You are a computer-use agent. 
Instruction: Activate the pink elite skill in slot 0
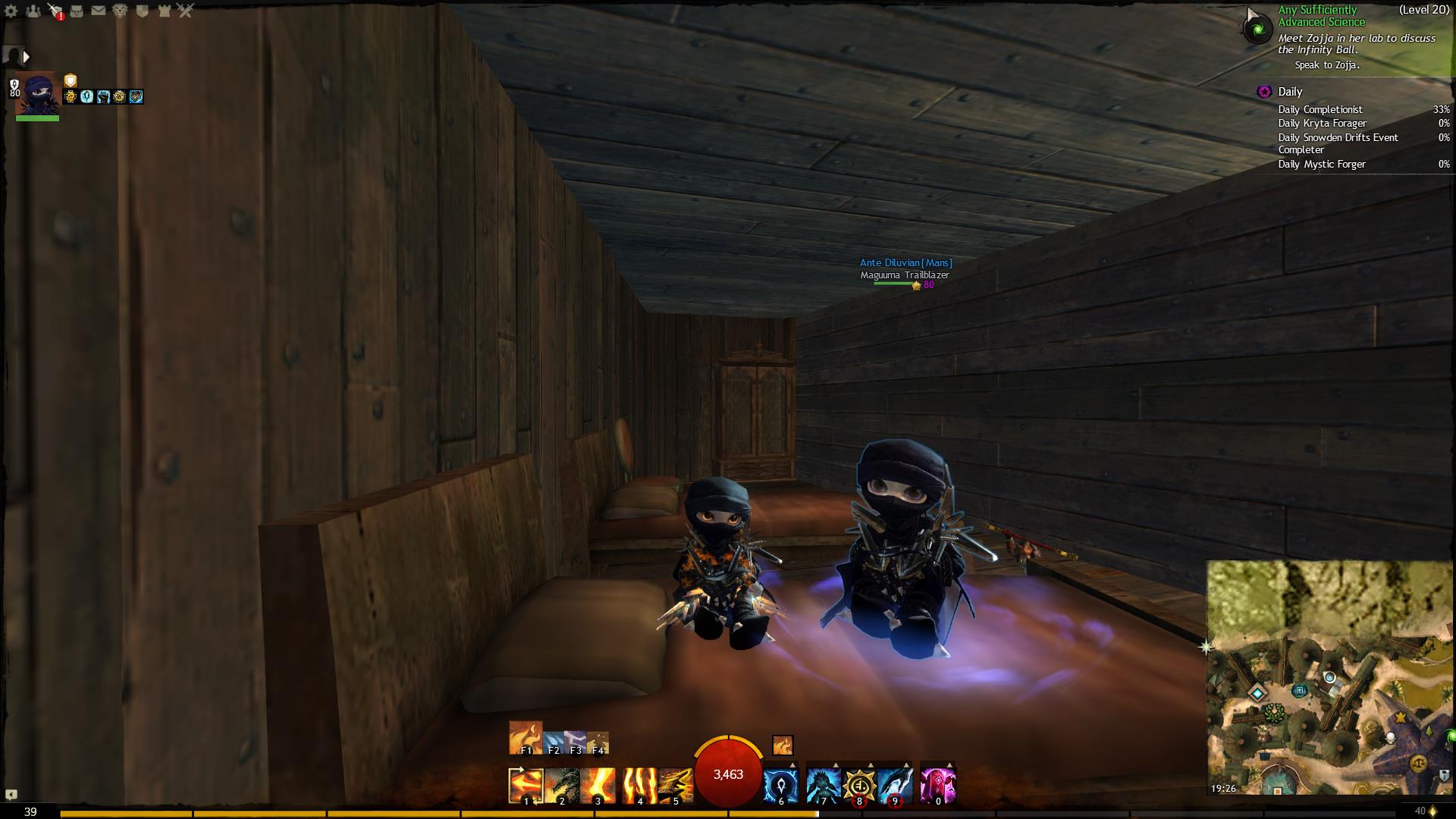(x=938, y=785)
